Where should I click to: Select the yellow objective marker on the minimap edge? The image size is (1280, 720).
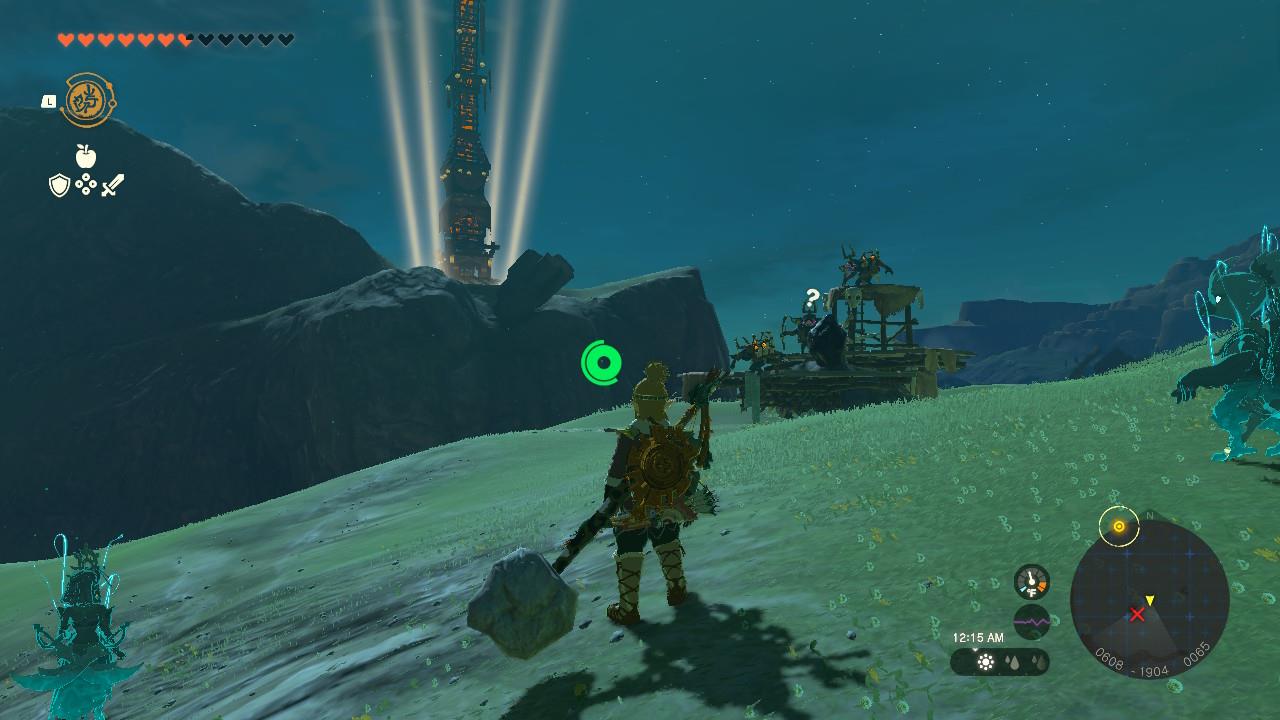point(1119,526)
